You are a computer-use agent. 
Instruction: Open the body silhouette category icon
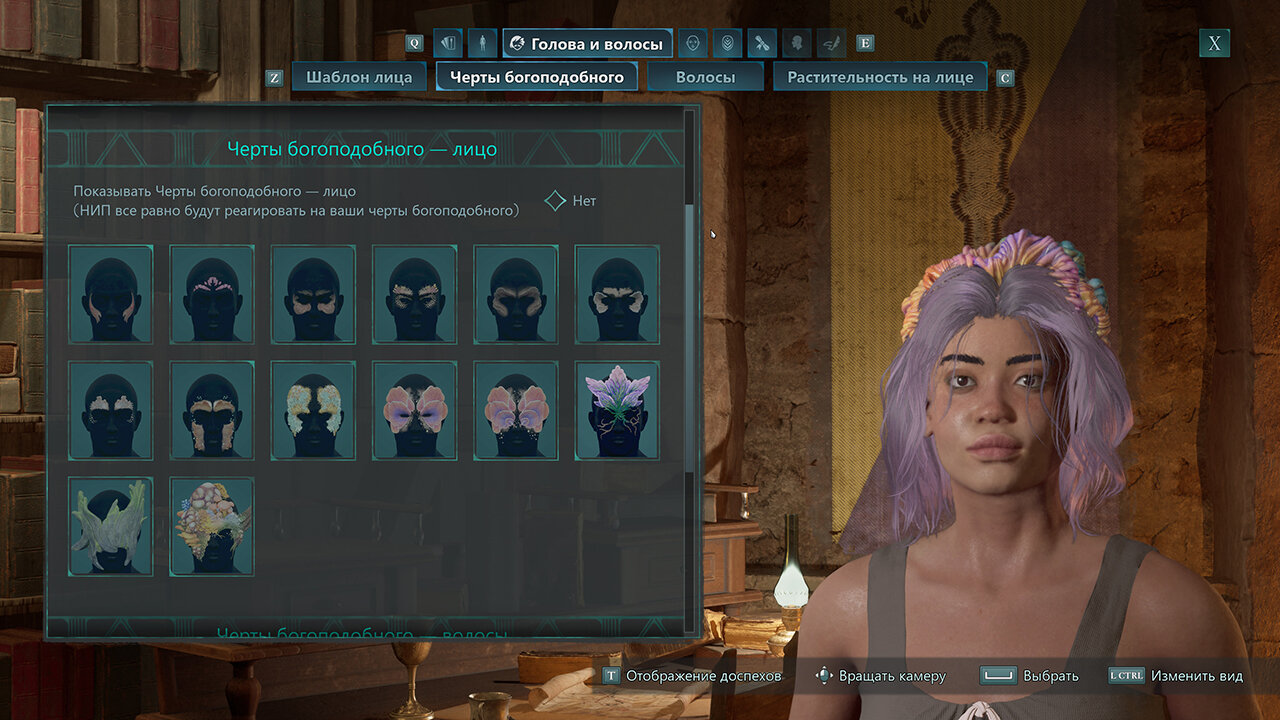[482, 44]
